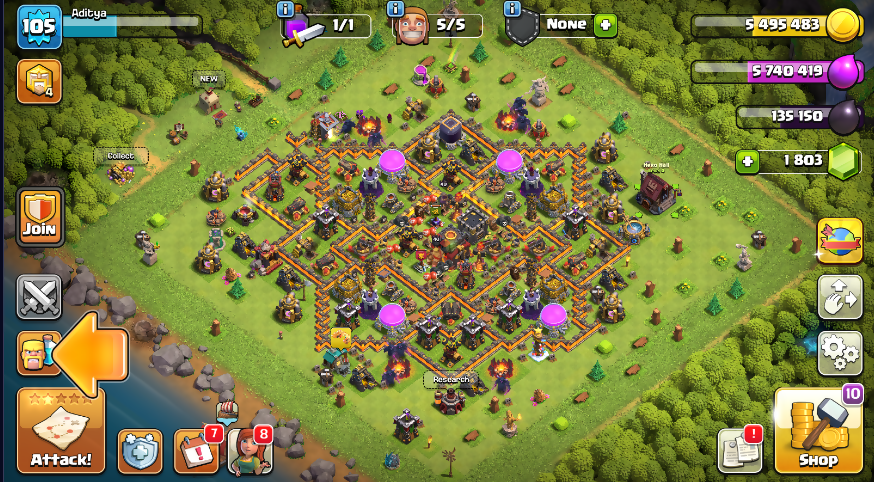This screenshot has height=482, width=874.
Task: Open the crossed swords war menu
Action: [39, 297]
